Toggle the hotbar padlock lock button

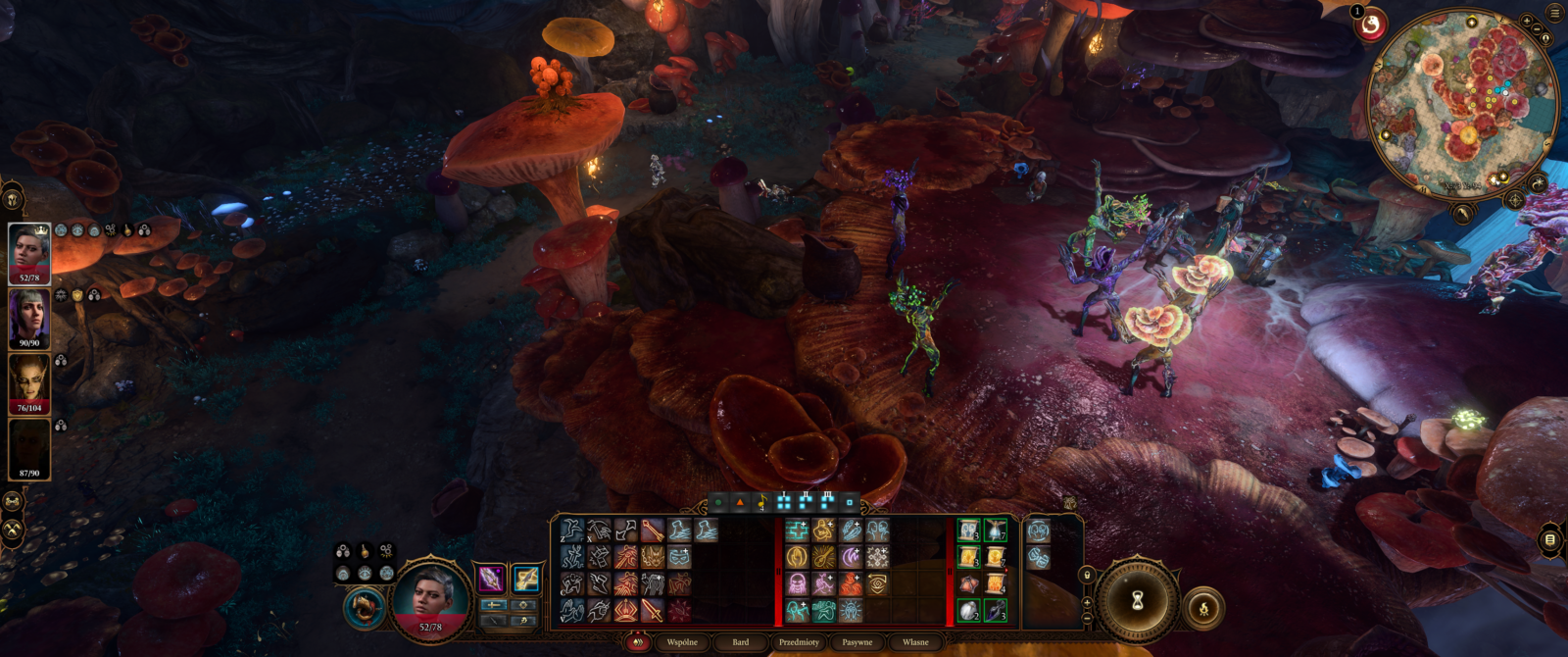point(1086,574)
